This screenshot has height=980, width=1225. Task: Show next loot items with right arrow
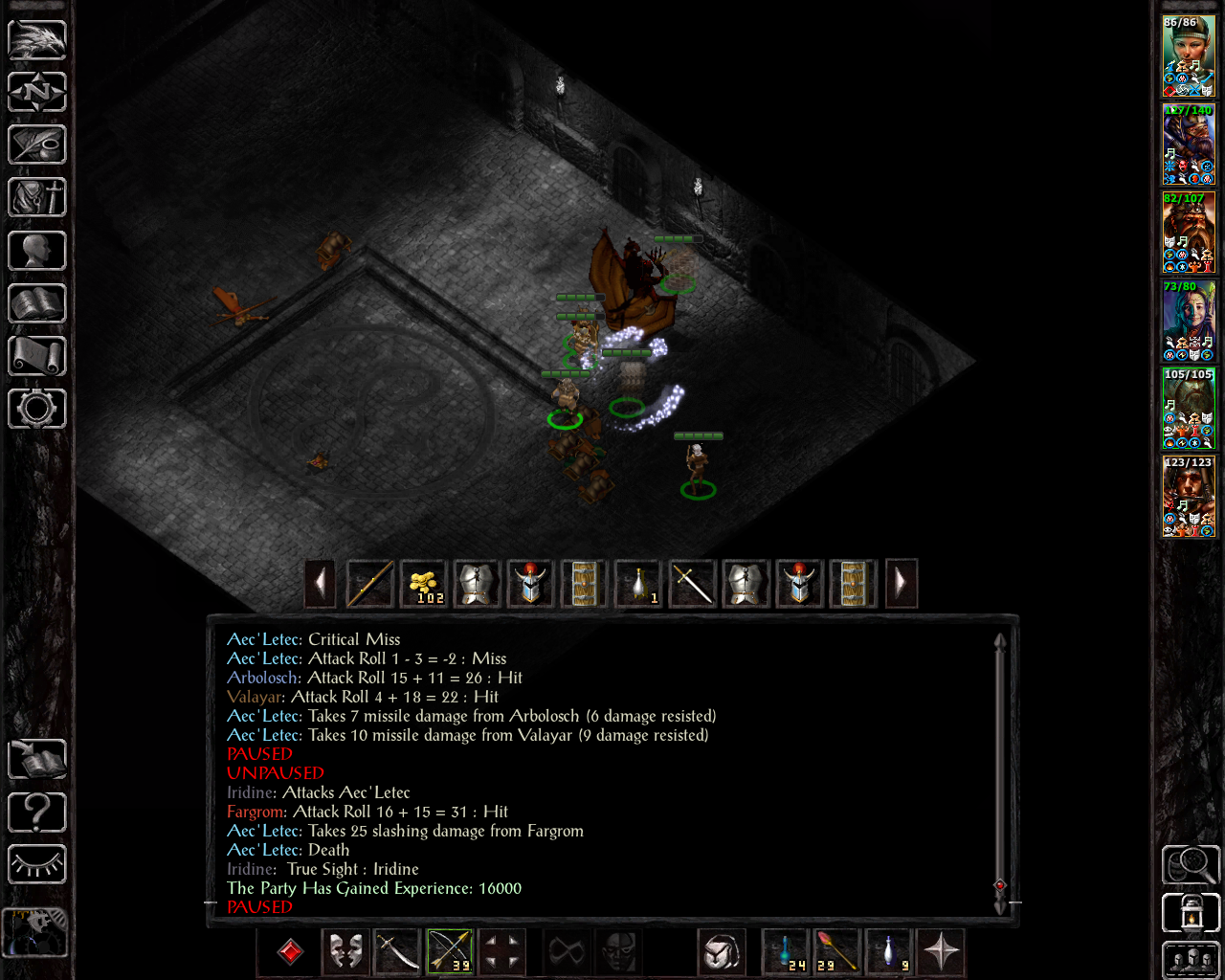[901, 584]
